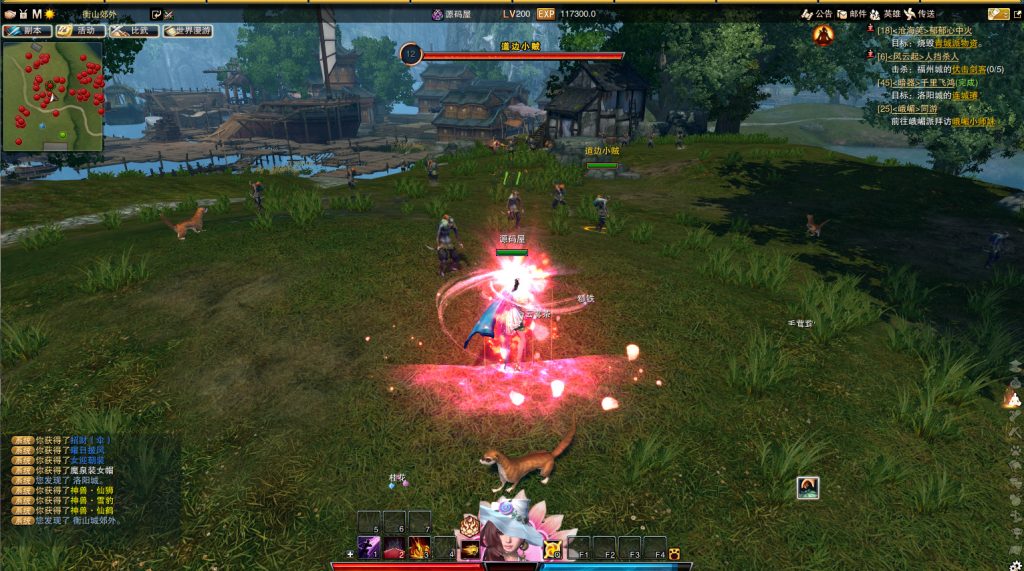Activate the purple slash skill in slot 1
The height and width of the screenshot is (571, 1024).
coord(368,547)
